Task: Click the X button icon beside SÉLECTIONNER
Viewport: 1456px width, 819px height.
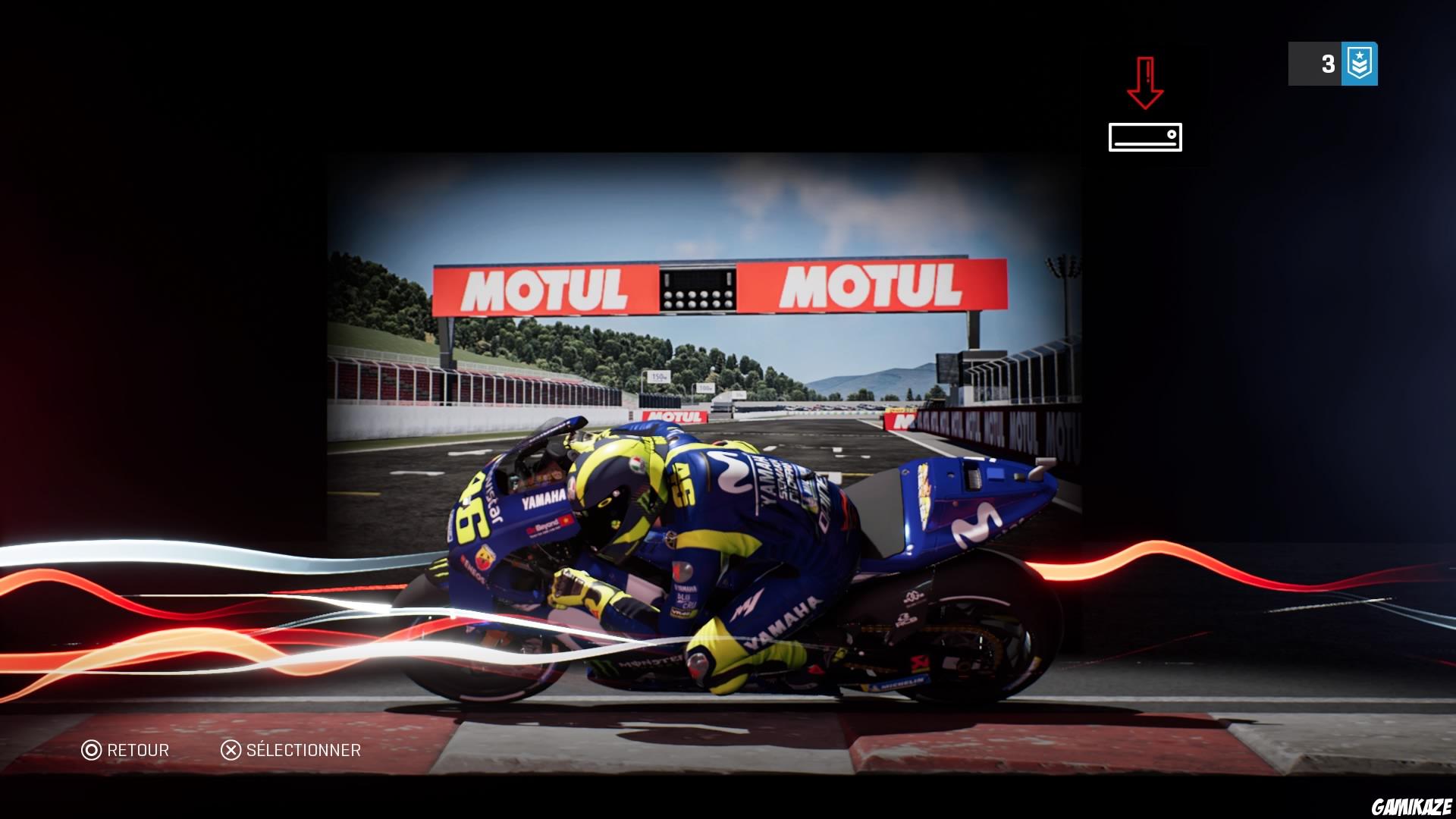Action: 231,751
